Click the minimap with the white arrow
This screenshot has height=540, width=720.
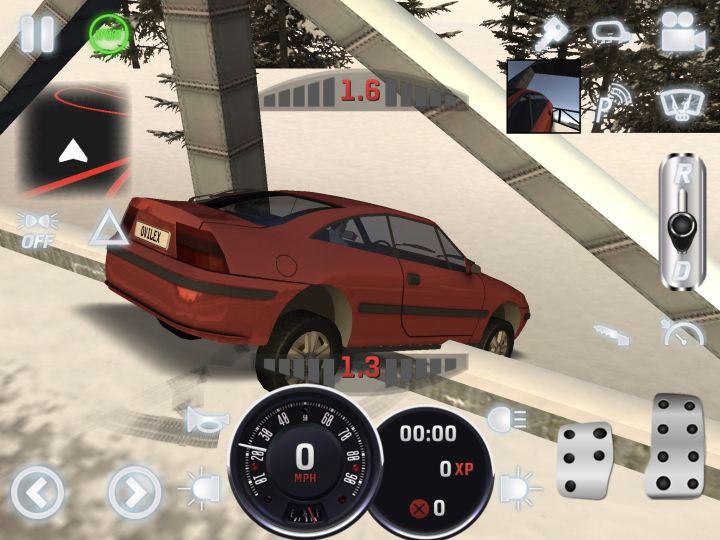pos(73,138)
